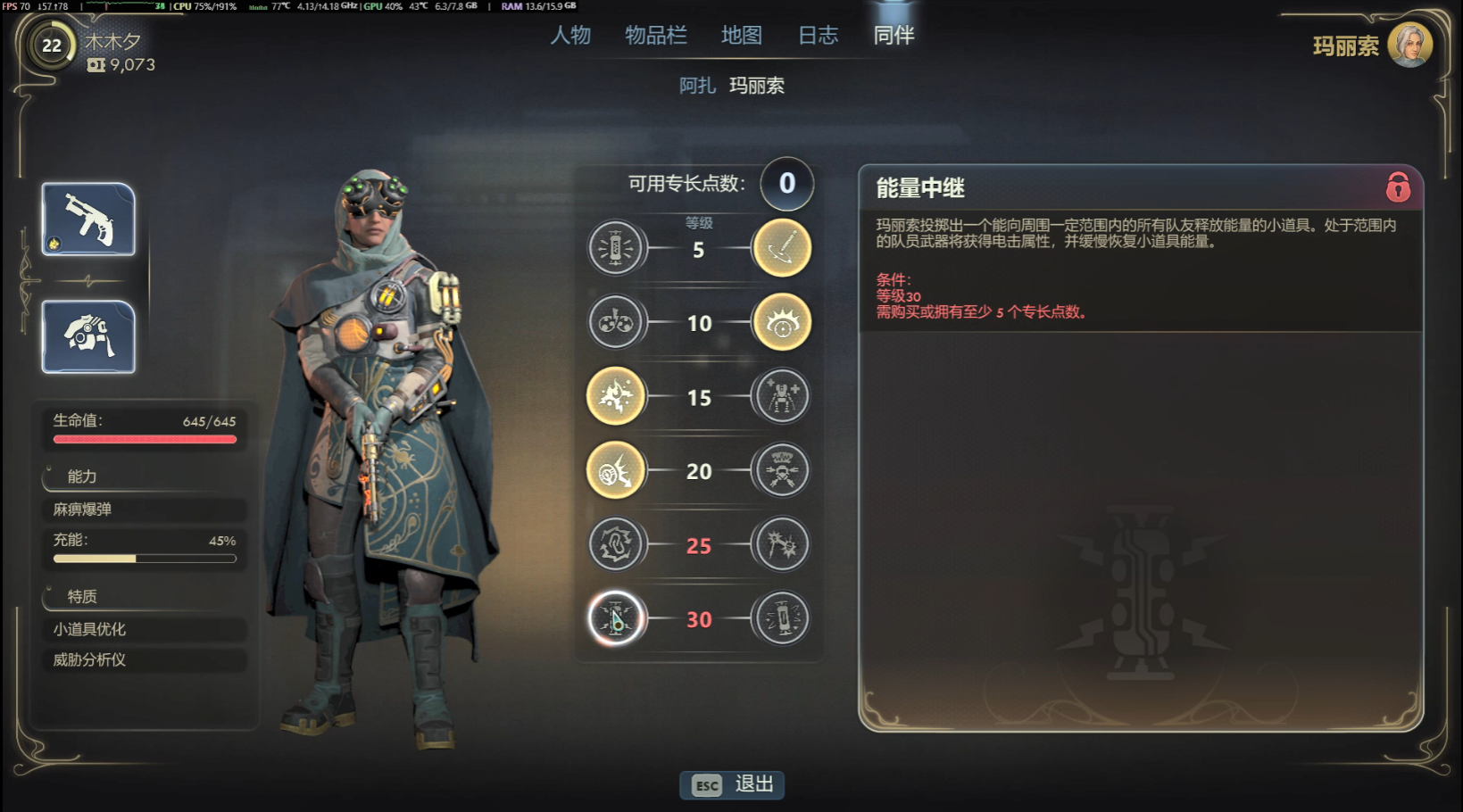Screen dimensions: 1463x812
Task: Select the golden scalpel perk at level 5
Action: (x=781, y=247)
